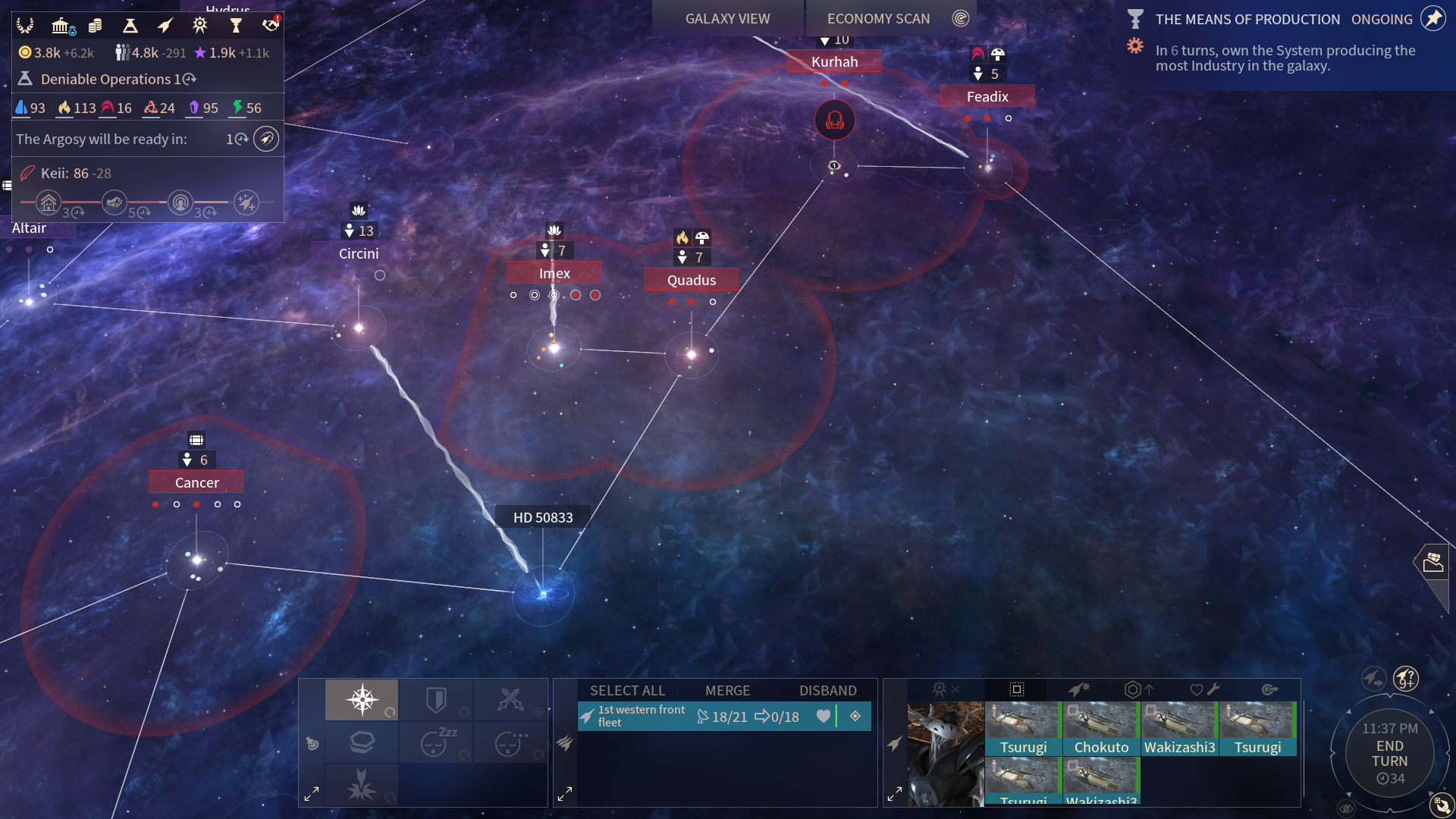1456x819 pixels.
Task: Click the Argosy ship launch button
Action: [x=266, y=139]
